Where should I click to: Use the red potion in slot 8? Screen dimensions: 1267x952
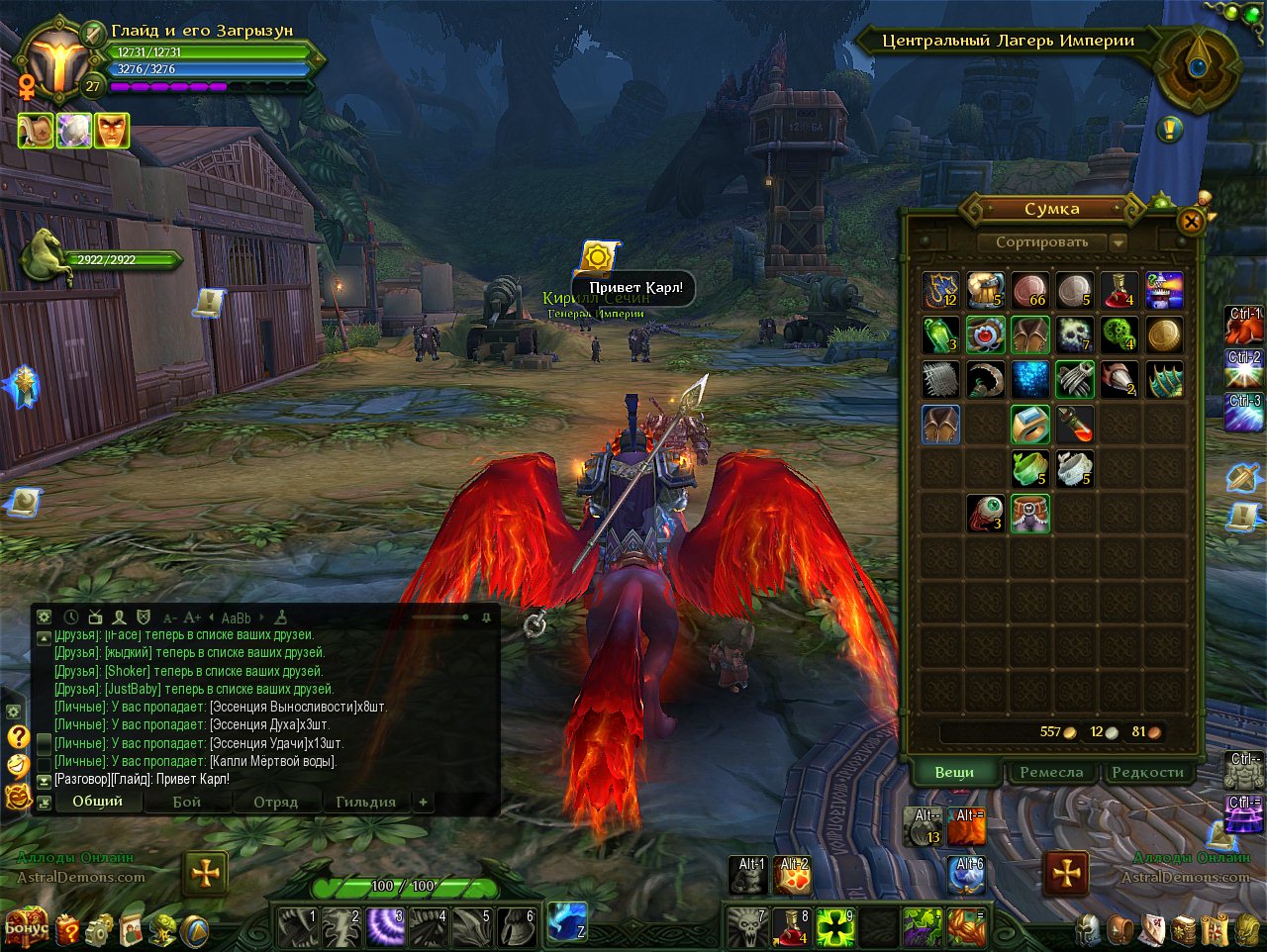tap(792, 927)
